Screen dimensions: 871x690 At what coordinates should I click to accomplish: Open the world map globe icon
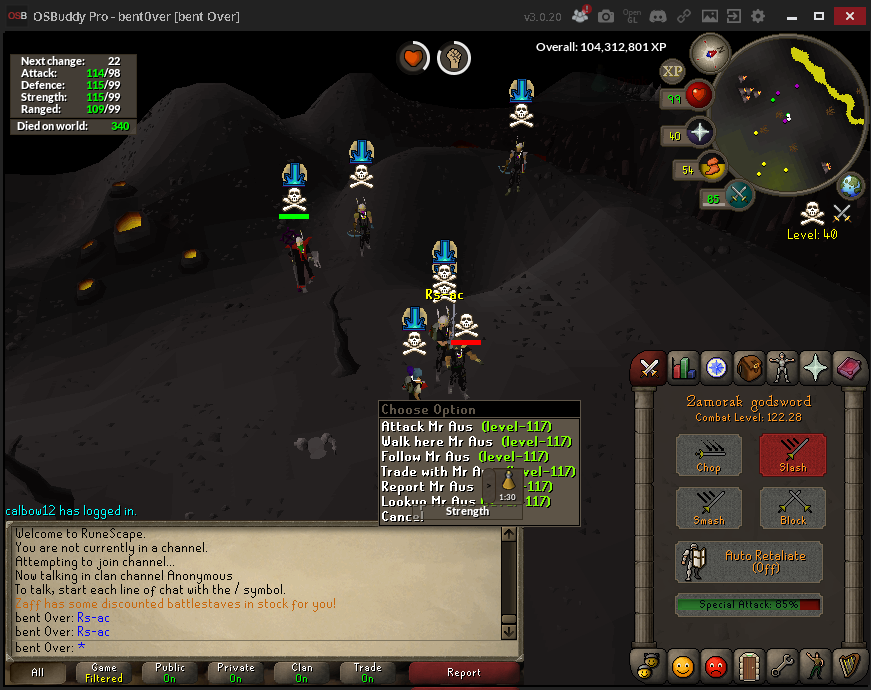point(851,185)
